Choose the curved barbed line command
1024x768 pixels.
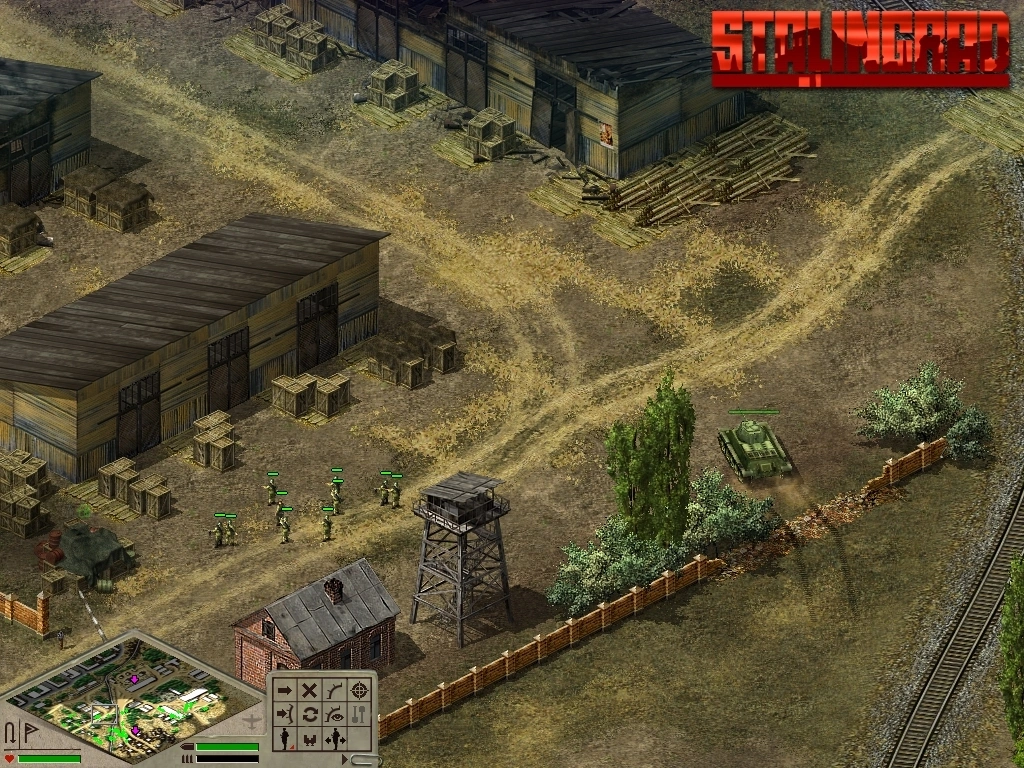point(335,689)
